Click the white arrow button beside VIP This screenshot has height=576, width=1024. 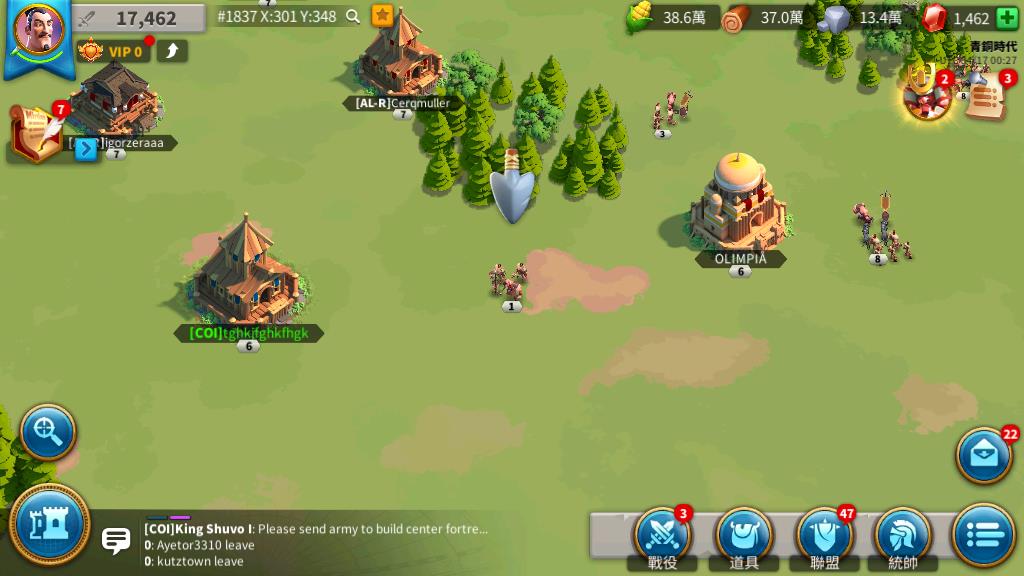(x=172, y=51)
